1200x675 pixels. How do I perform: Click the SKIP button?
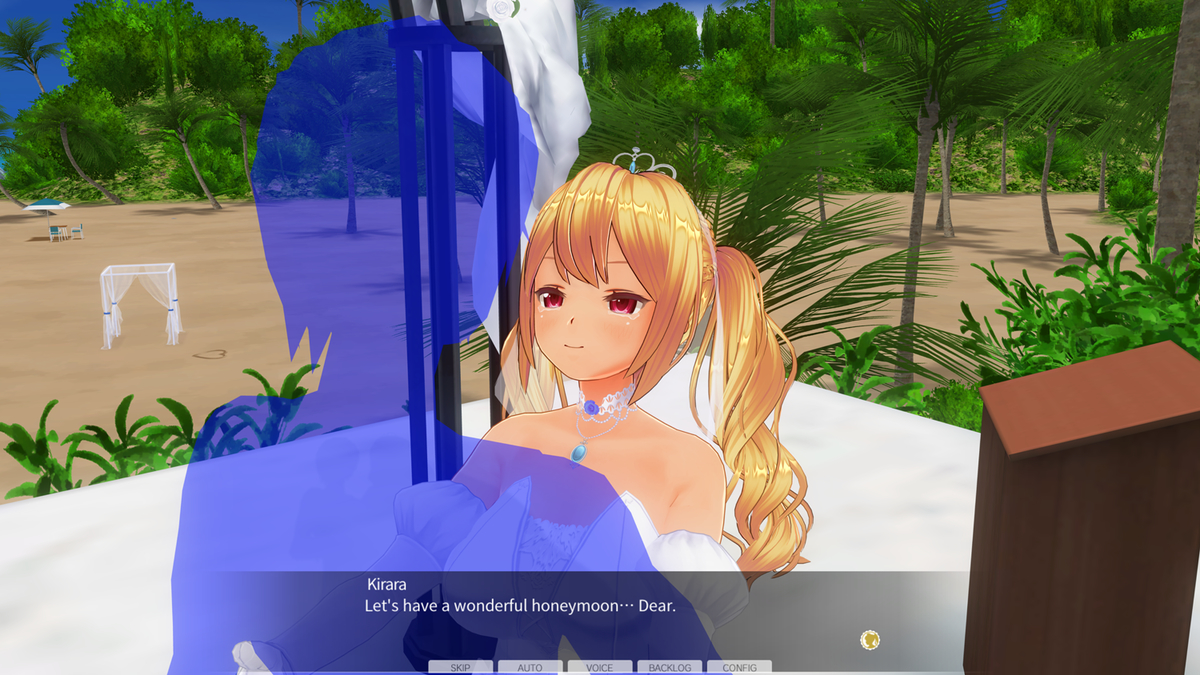pyautogui.click(x=460, y=667)
